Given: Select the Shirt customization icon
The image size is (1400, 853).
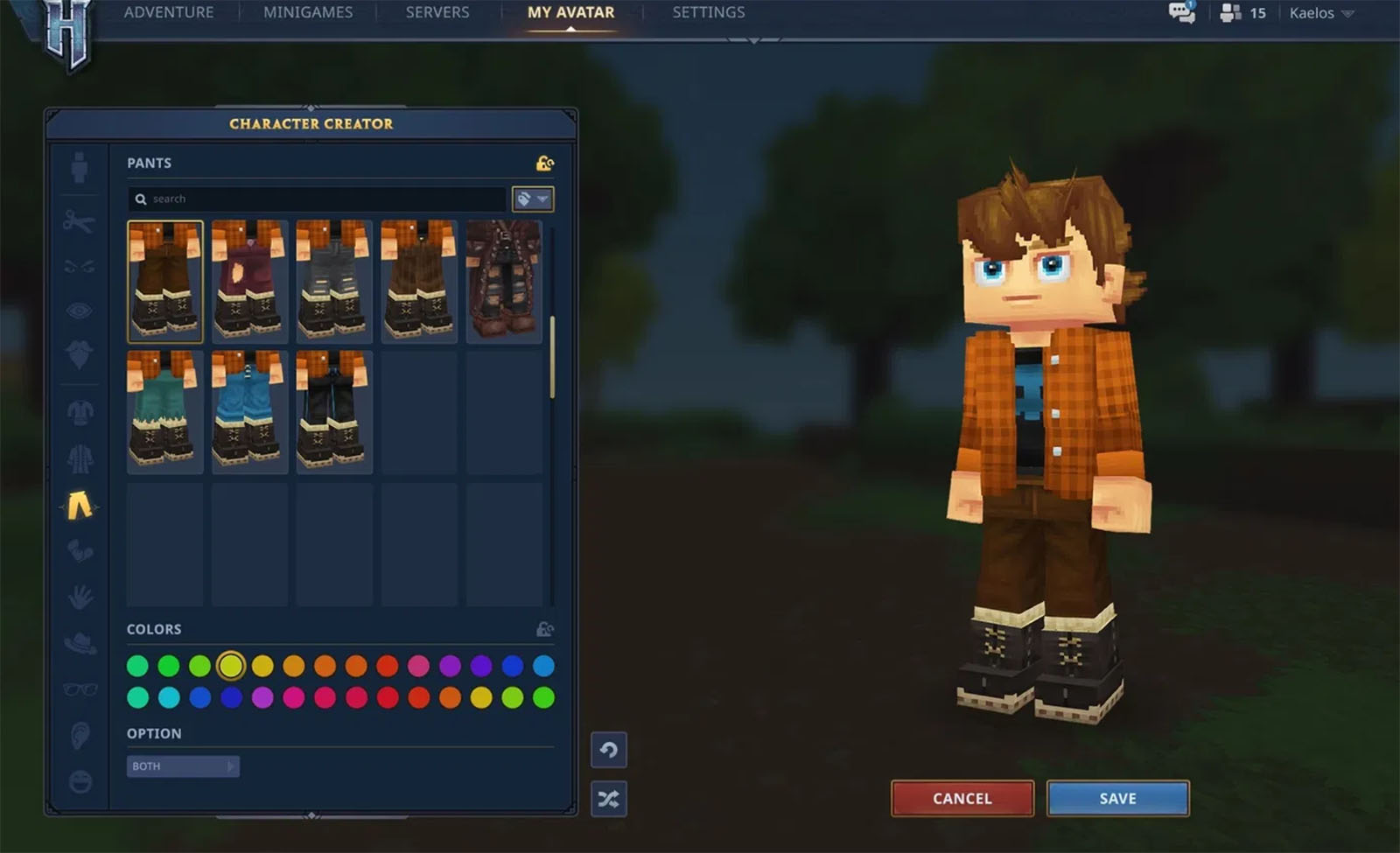Looking at the screenshot, I should coord(79,411).
